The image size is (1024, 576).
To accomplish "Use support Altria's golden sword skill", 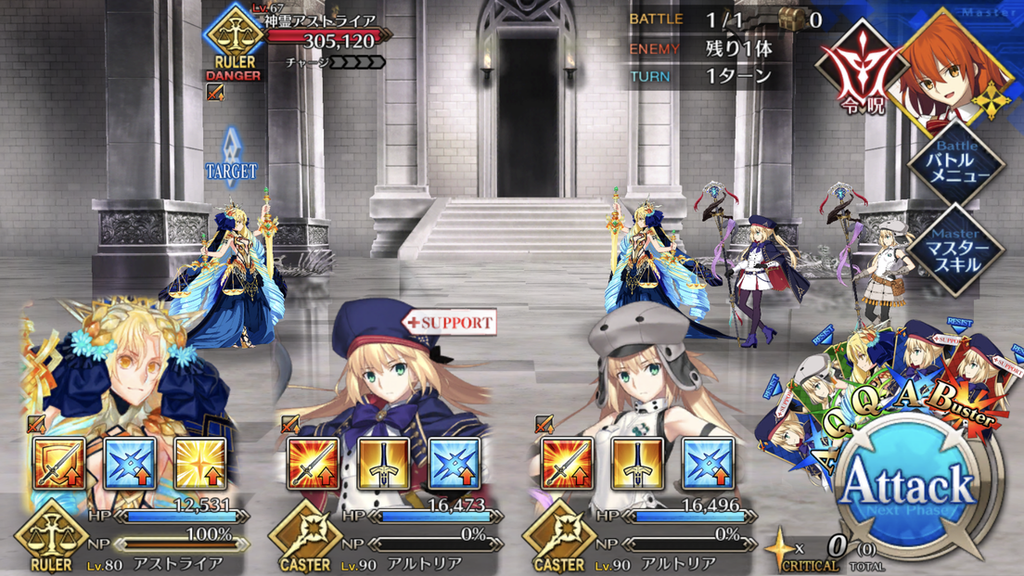I will 383,464.
